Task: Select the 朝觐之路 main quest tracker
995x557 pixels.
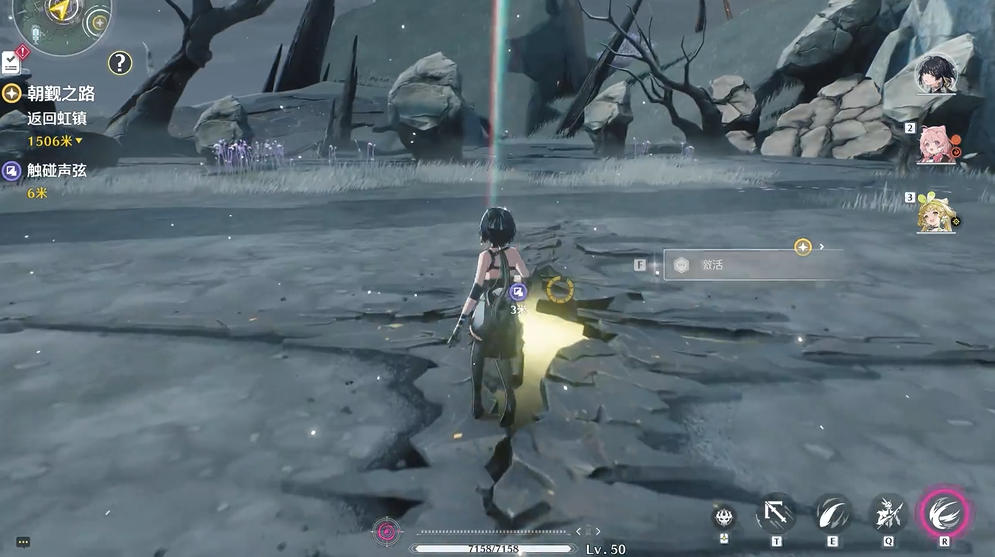Action: pyautogui.click(x=60, y=93)
